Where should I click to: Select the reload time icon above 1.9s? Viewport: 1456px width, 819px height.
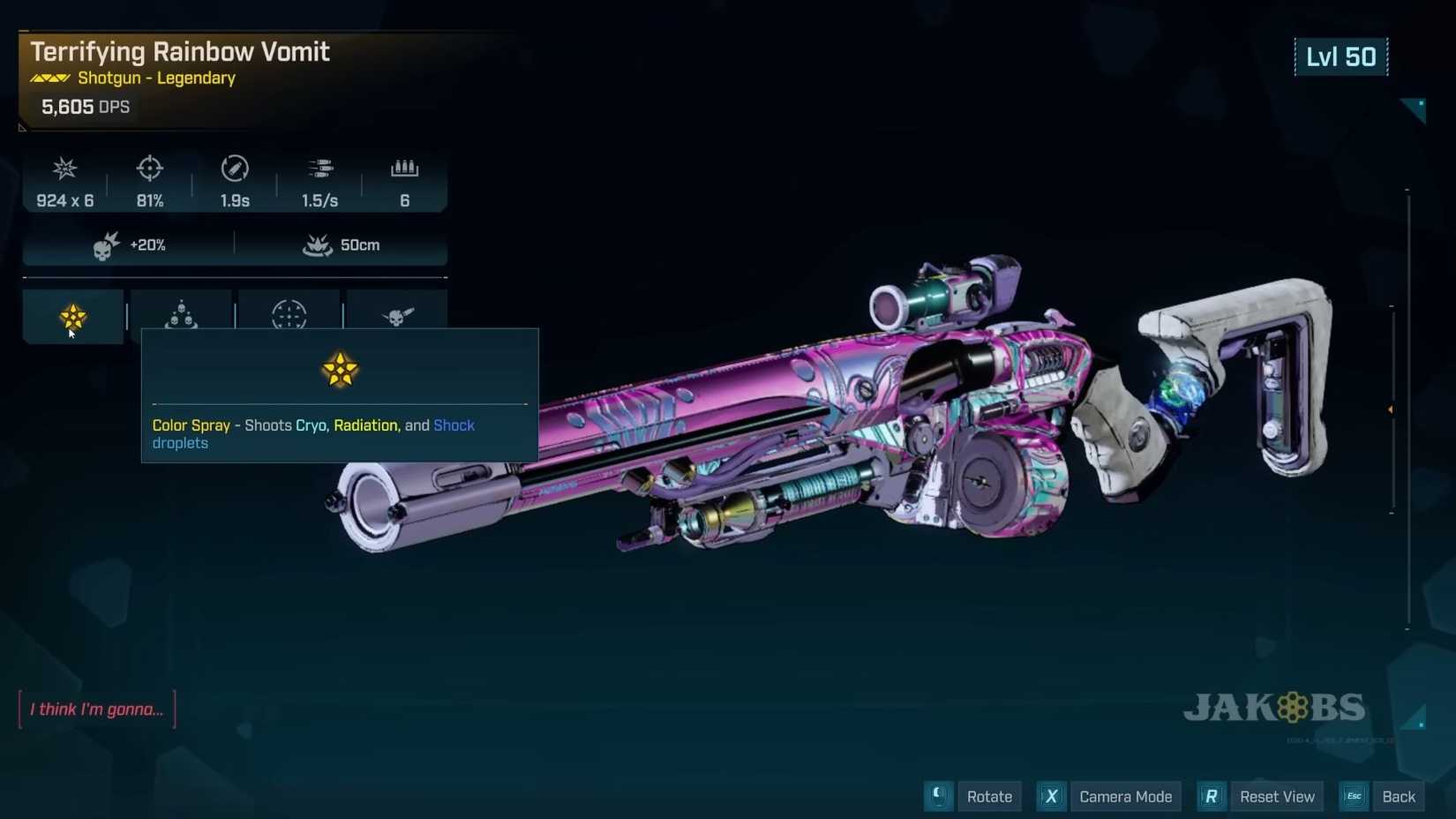tap(234, 169)
